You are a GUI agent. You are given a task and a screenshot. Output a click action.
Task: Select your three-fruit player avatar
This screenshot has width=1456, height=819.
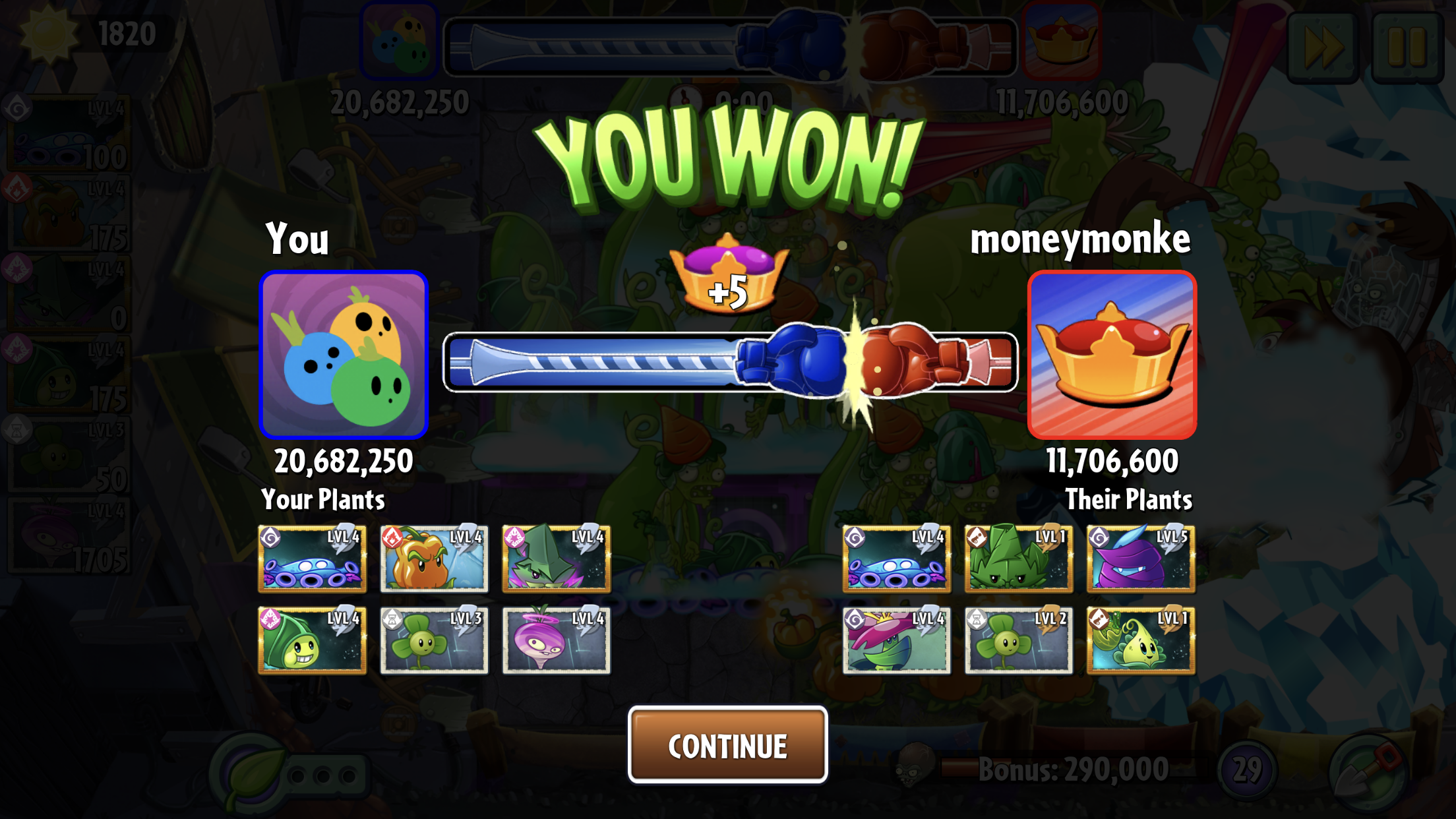(x=344, y=355)
